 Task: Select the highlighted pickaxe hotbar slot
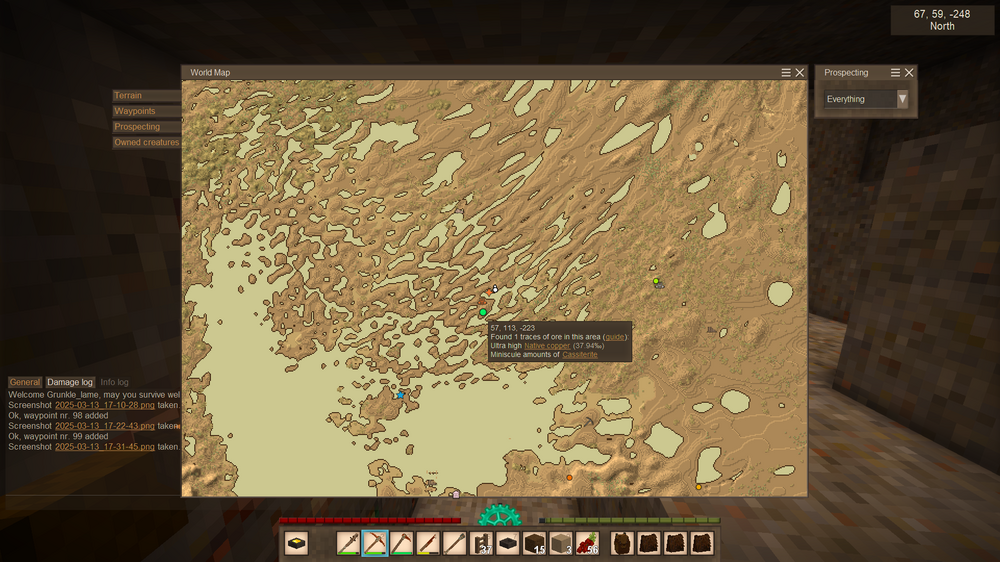(375, 544)
